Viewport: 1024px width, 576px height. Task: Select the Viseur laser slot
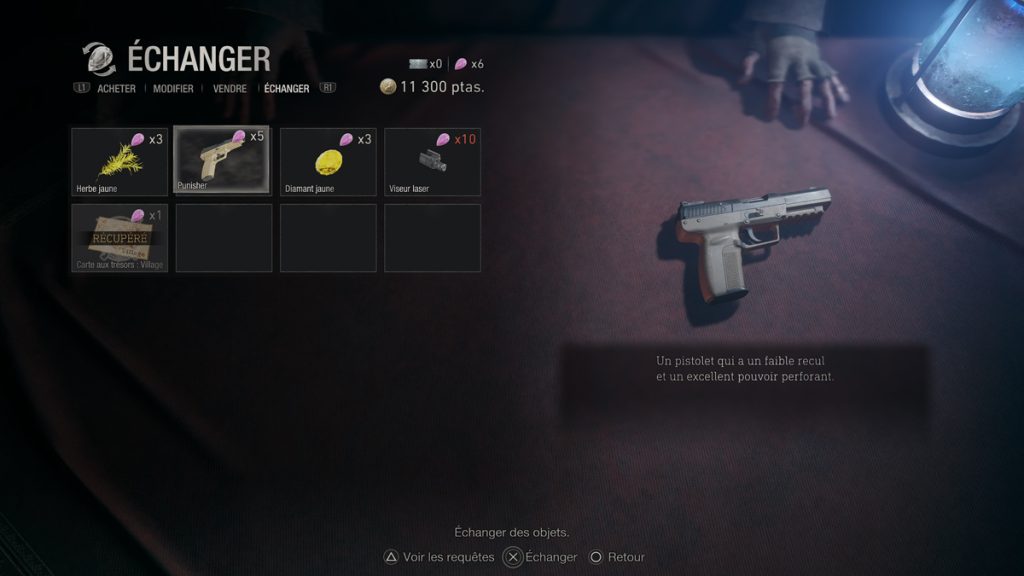432,161
